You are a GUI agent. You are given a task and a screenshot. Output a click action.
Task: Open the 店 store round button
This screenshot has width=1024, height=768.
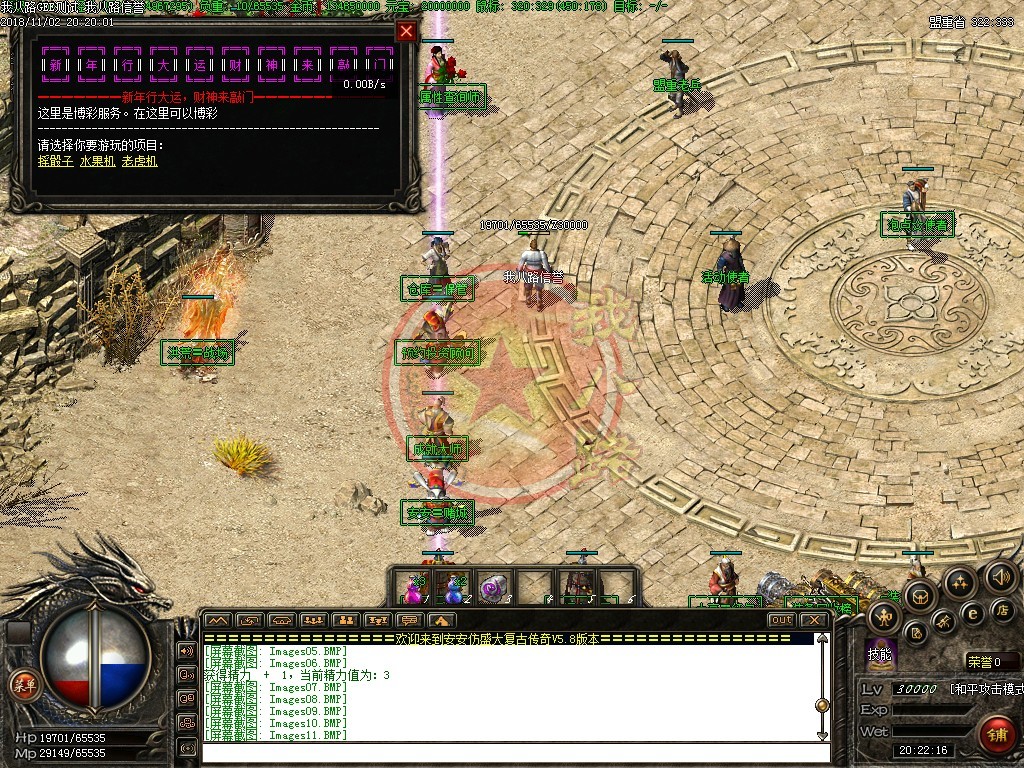(1001, 609)
